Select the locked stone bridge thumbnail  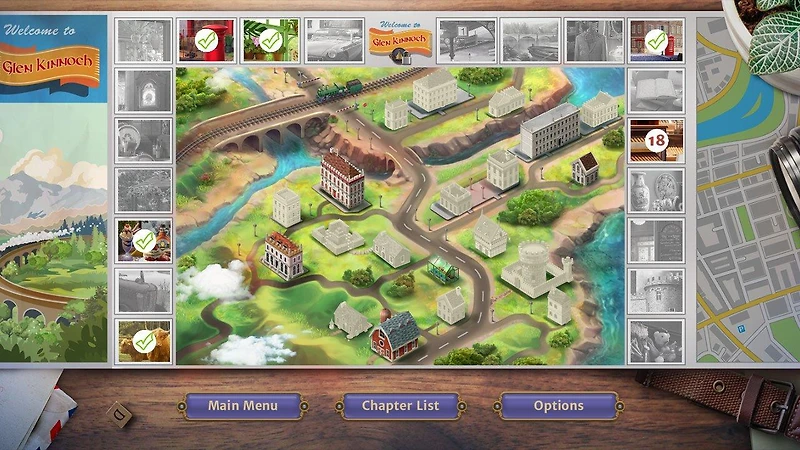[530, 41]
